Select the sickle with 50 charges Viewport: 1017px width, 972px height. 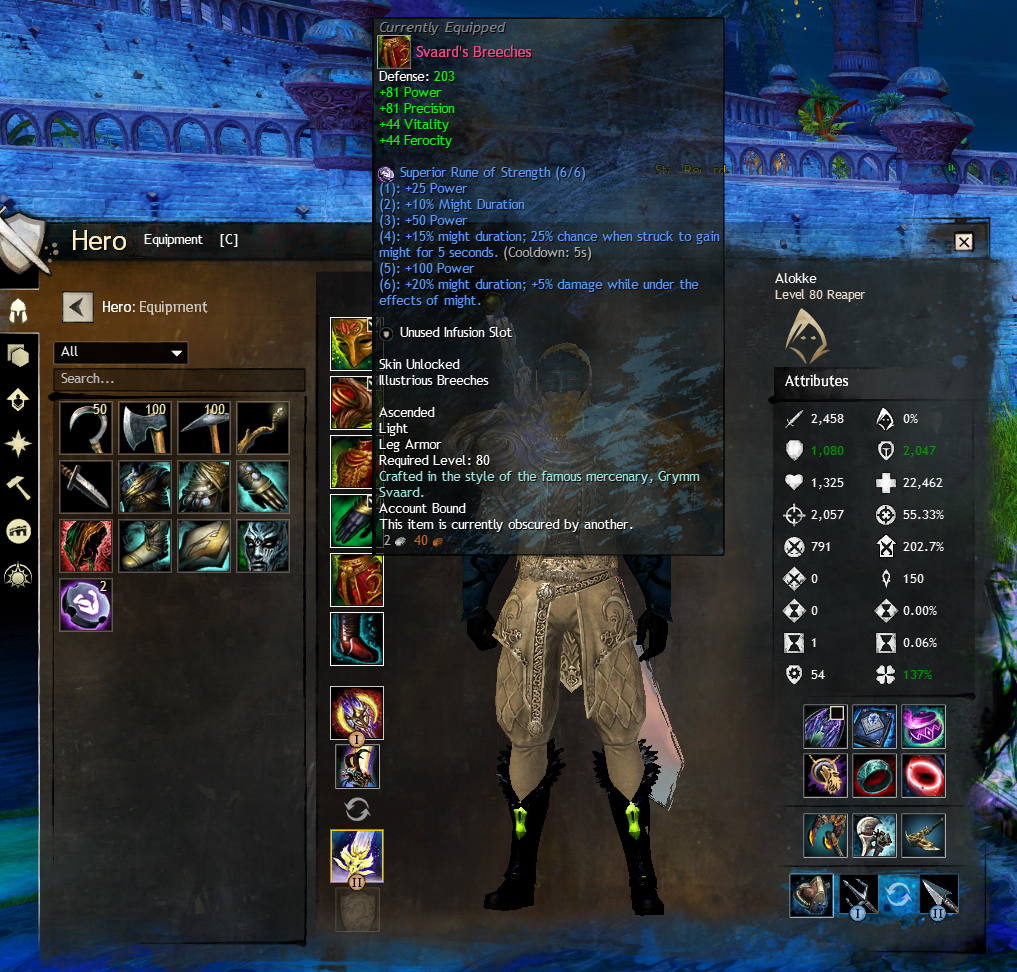tap(85, 428)
